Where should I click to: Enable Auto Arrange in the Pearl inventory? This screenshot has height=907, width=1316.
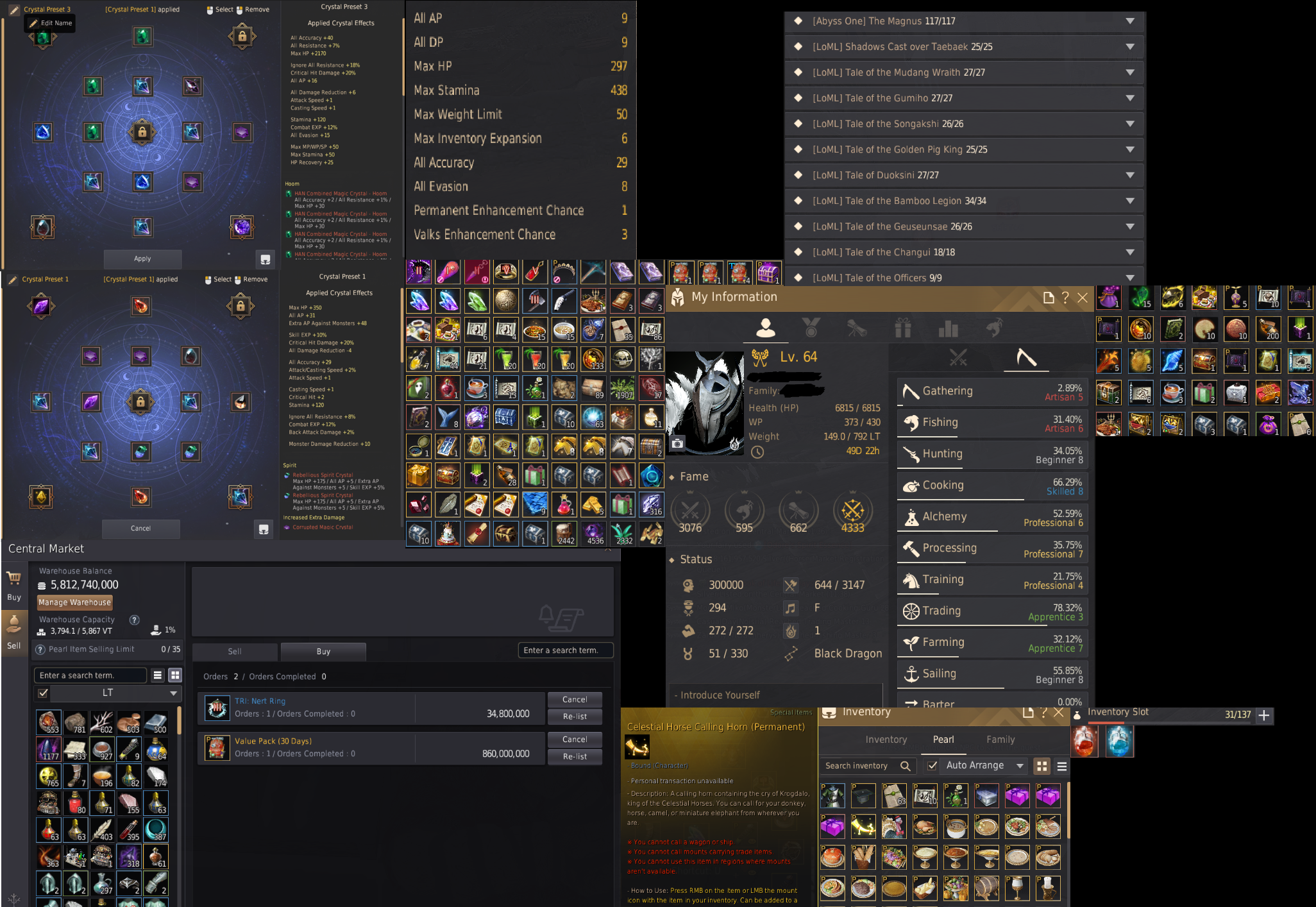tap(932, 766)
